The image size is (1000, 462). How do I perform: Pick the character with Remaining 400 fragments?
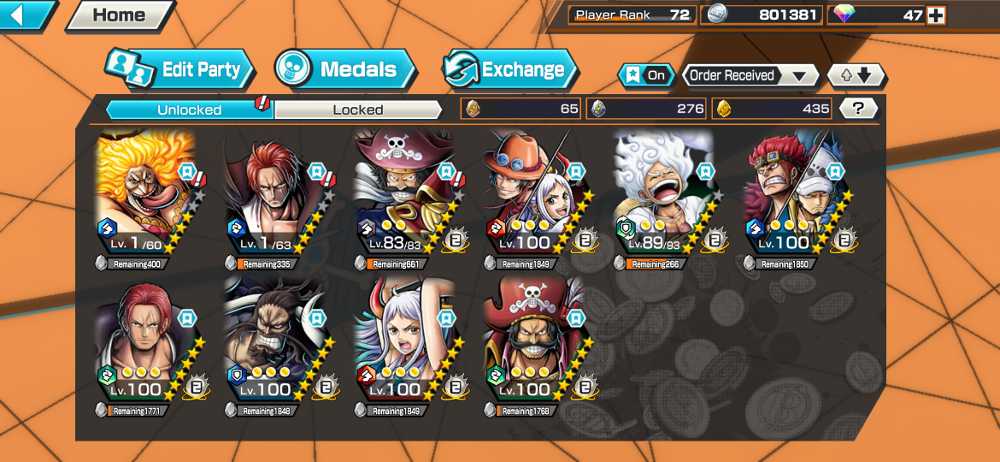(147, 195)
